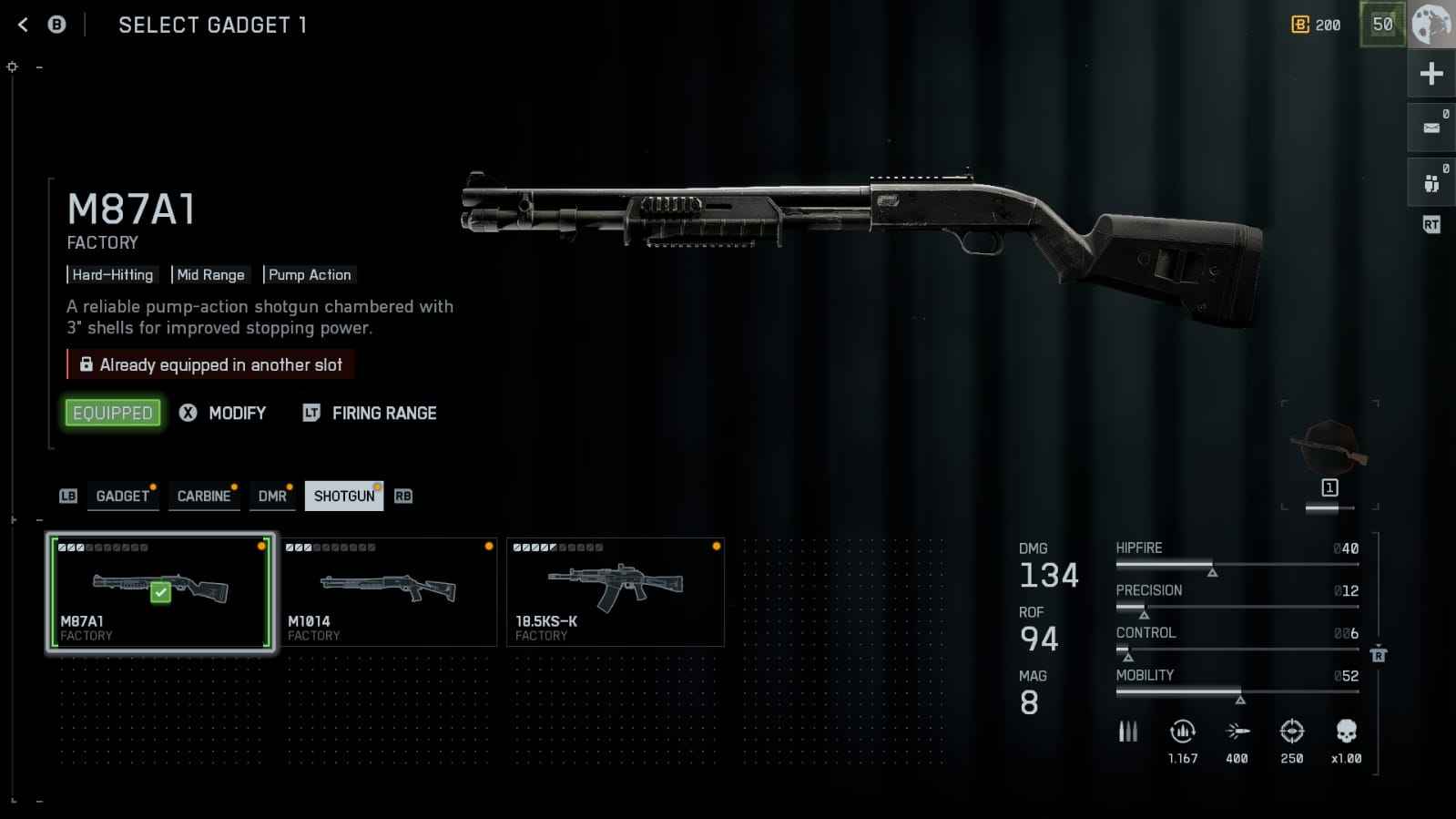This screenshot has width=1456, height=819.
Task: Switch to the GADGET tab
Action: point(123,496)
